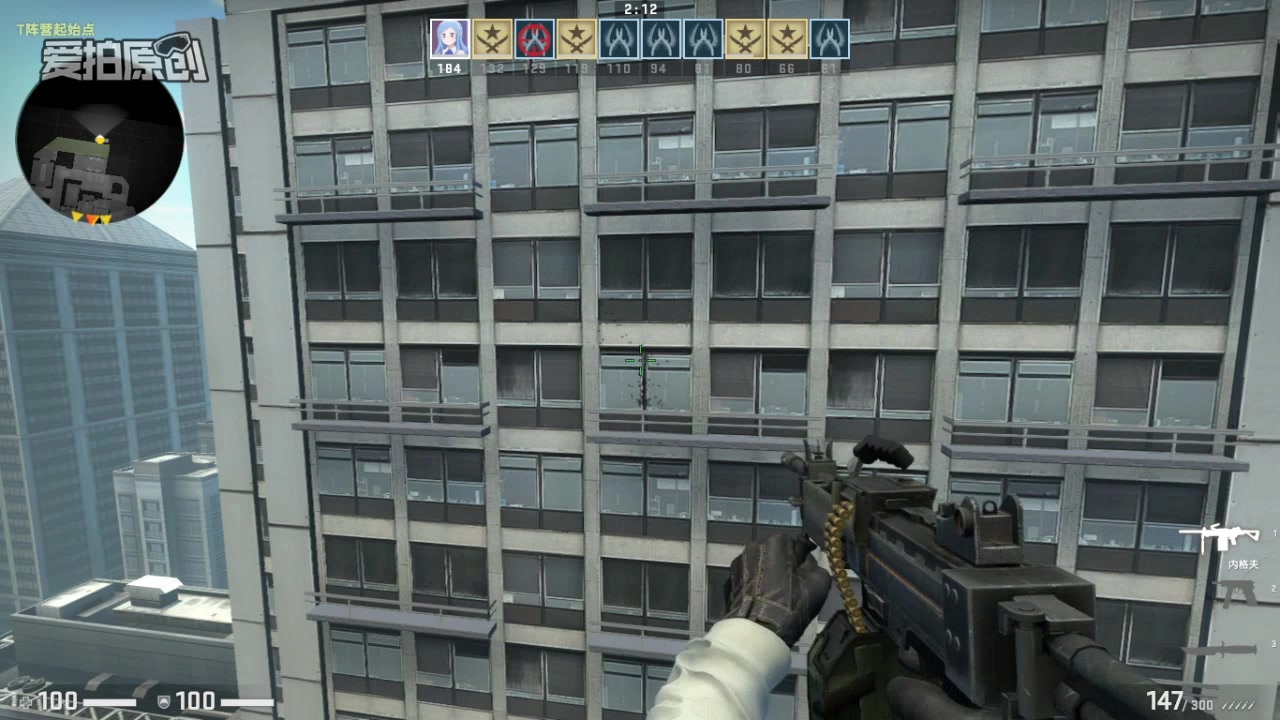The width and height of the screenshot is (1280, 720).
Task: Select the pistol icon in weapon slot 2
Action: pos(1235,592)
